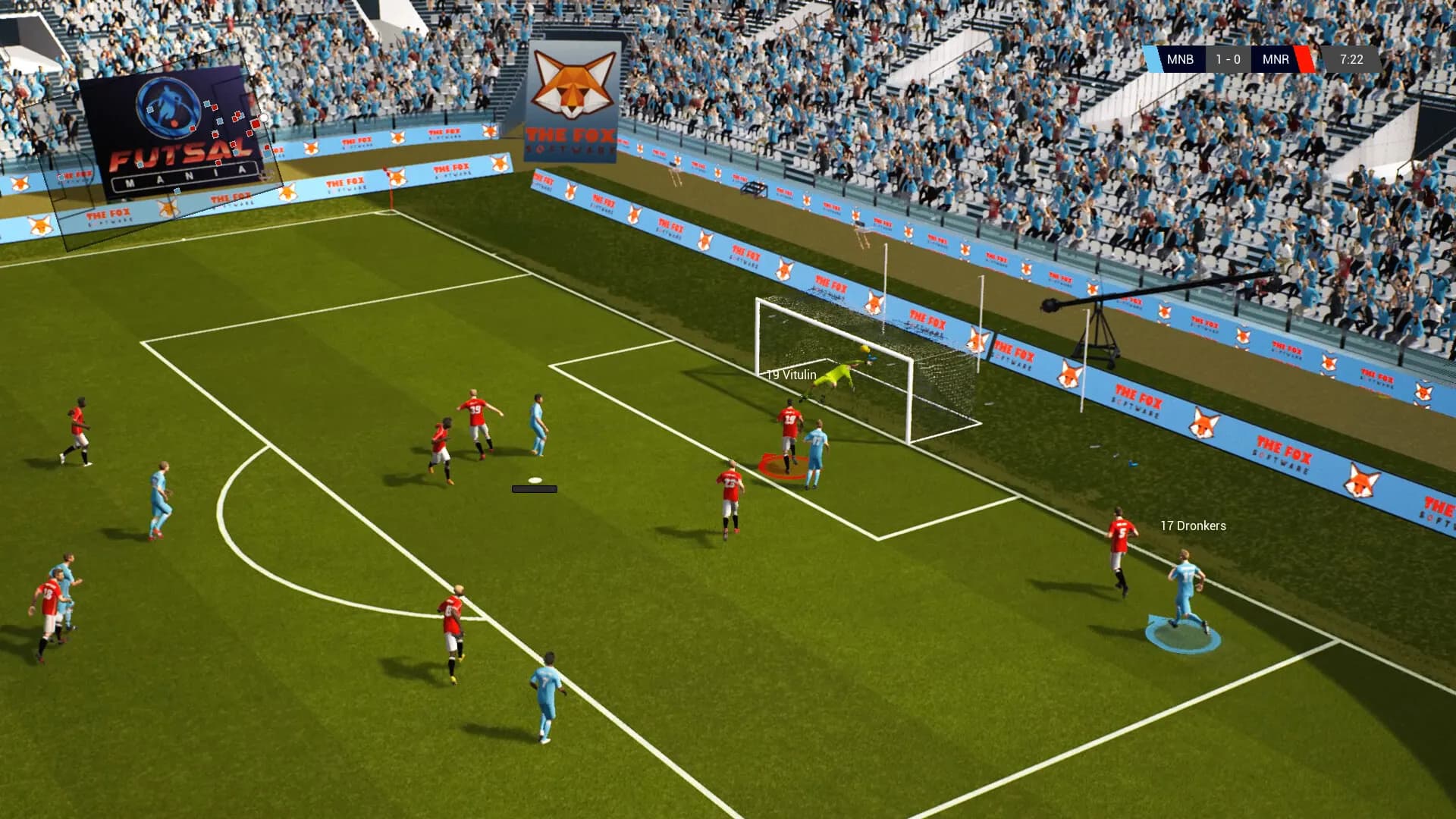Select the blue circular player logo on the scoreboard screen

(x=168, y=108)
